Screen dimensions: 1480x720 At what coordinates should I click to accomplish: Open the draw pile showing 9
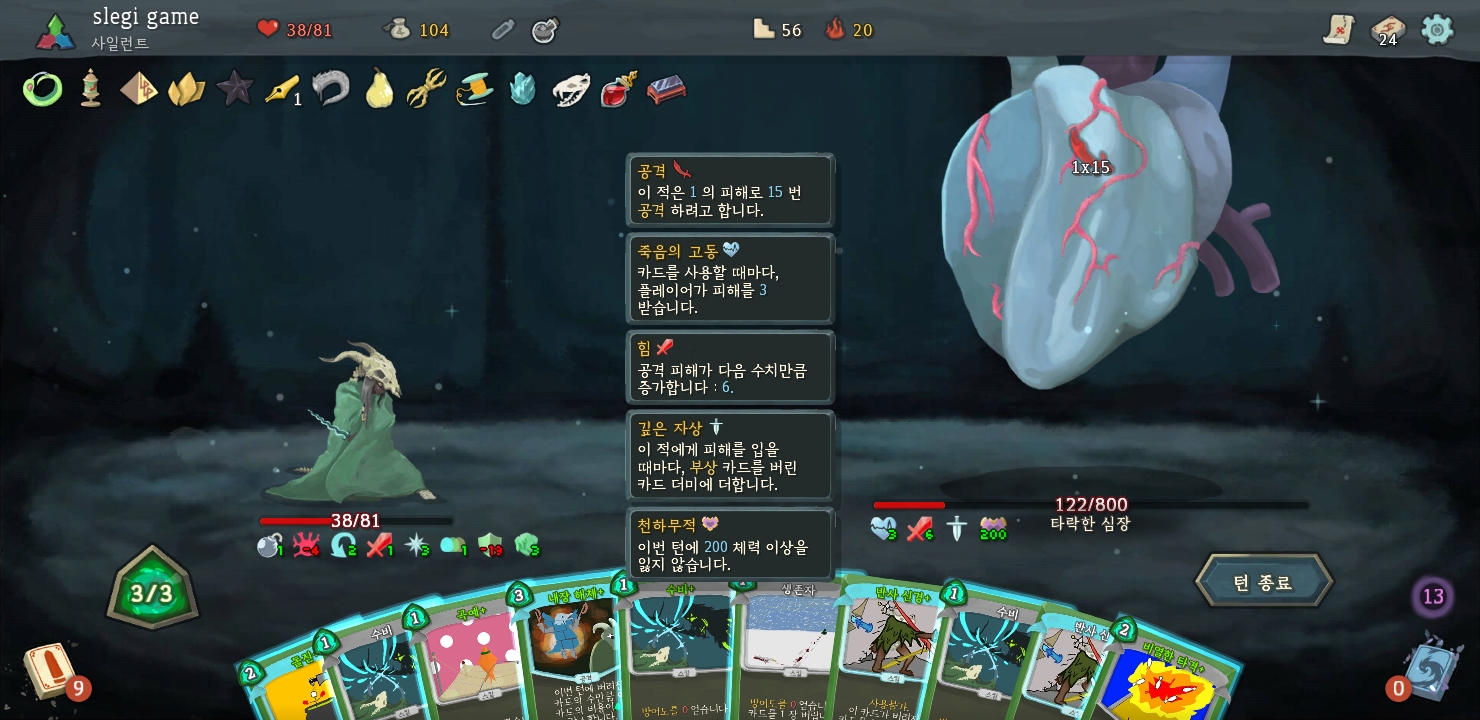point(50,672)
